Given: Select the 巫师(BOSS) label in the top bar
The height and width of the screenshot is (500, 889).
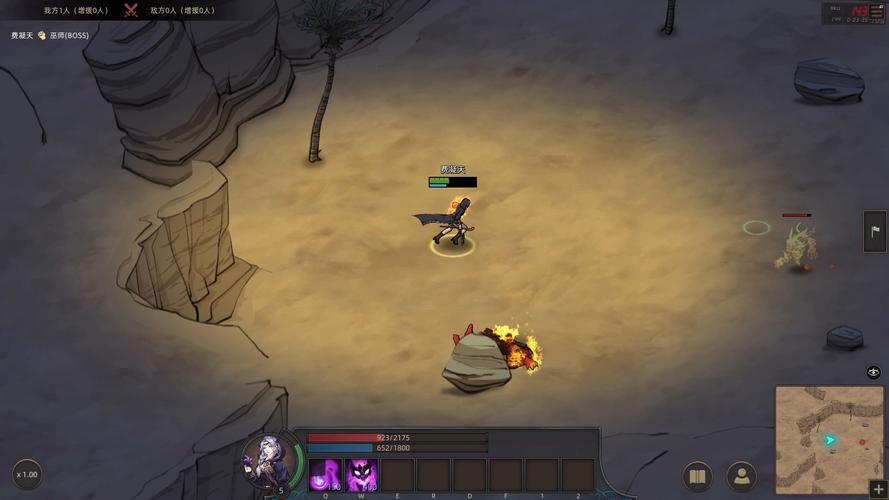Looking at the screenshot, I should [69, 35].
